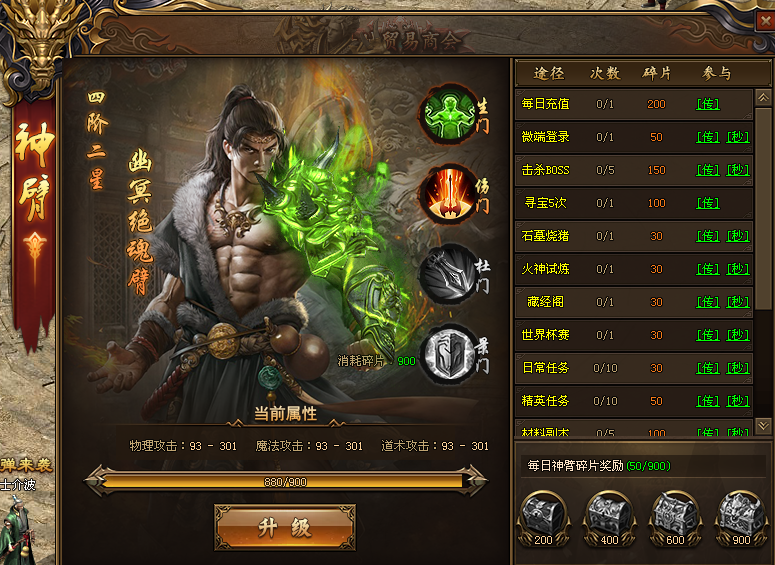Viewport: 775px width, 565px height.
Task: Select the green 生门 gate icon
Action: 446,113
